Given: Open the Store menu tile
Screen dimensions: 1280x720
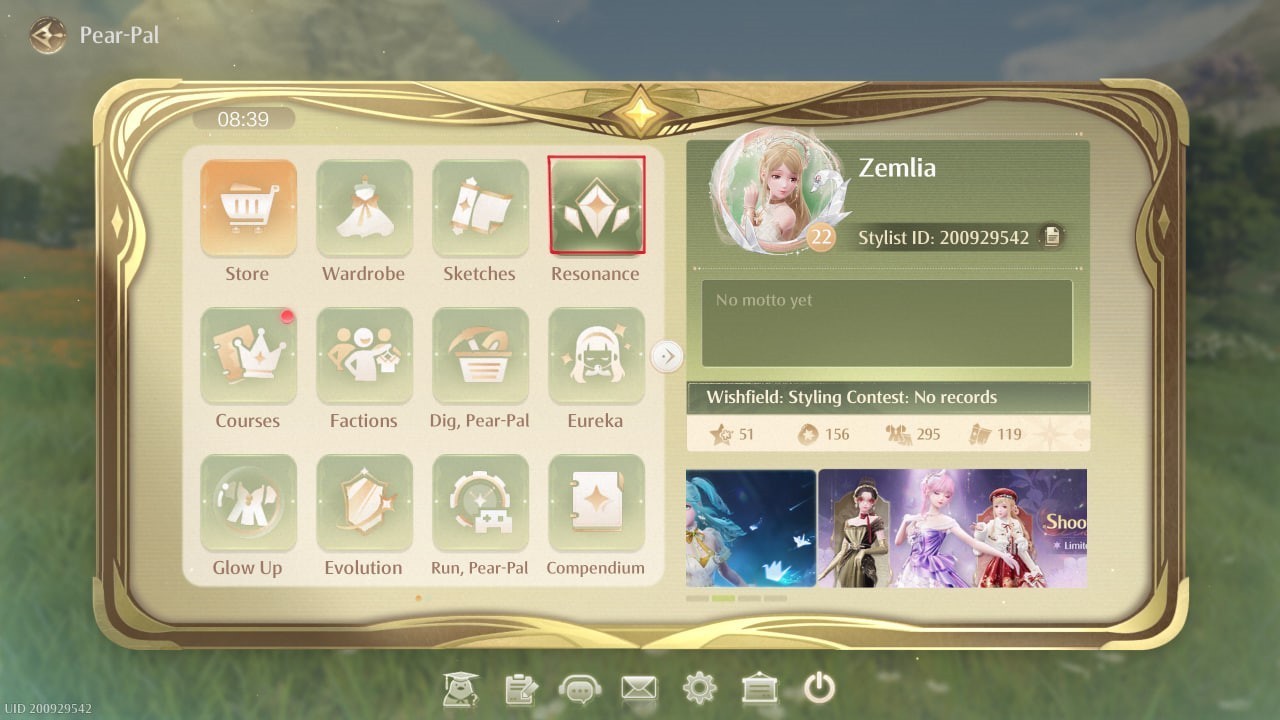Looking at the screenshot, I should tap(248, 208).
